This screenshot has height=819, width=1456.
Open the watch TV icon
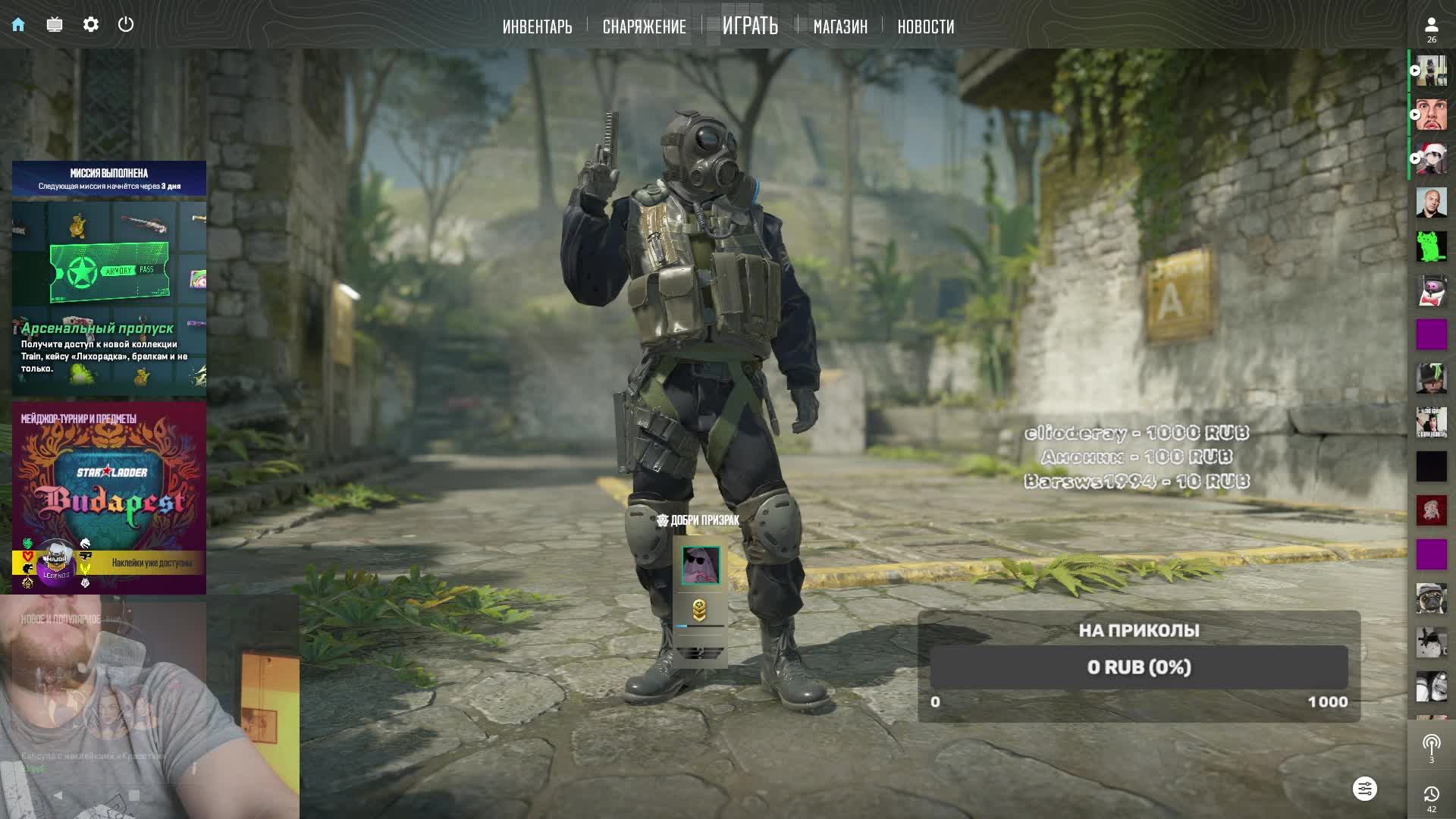(x=55, y=24)
